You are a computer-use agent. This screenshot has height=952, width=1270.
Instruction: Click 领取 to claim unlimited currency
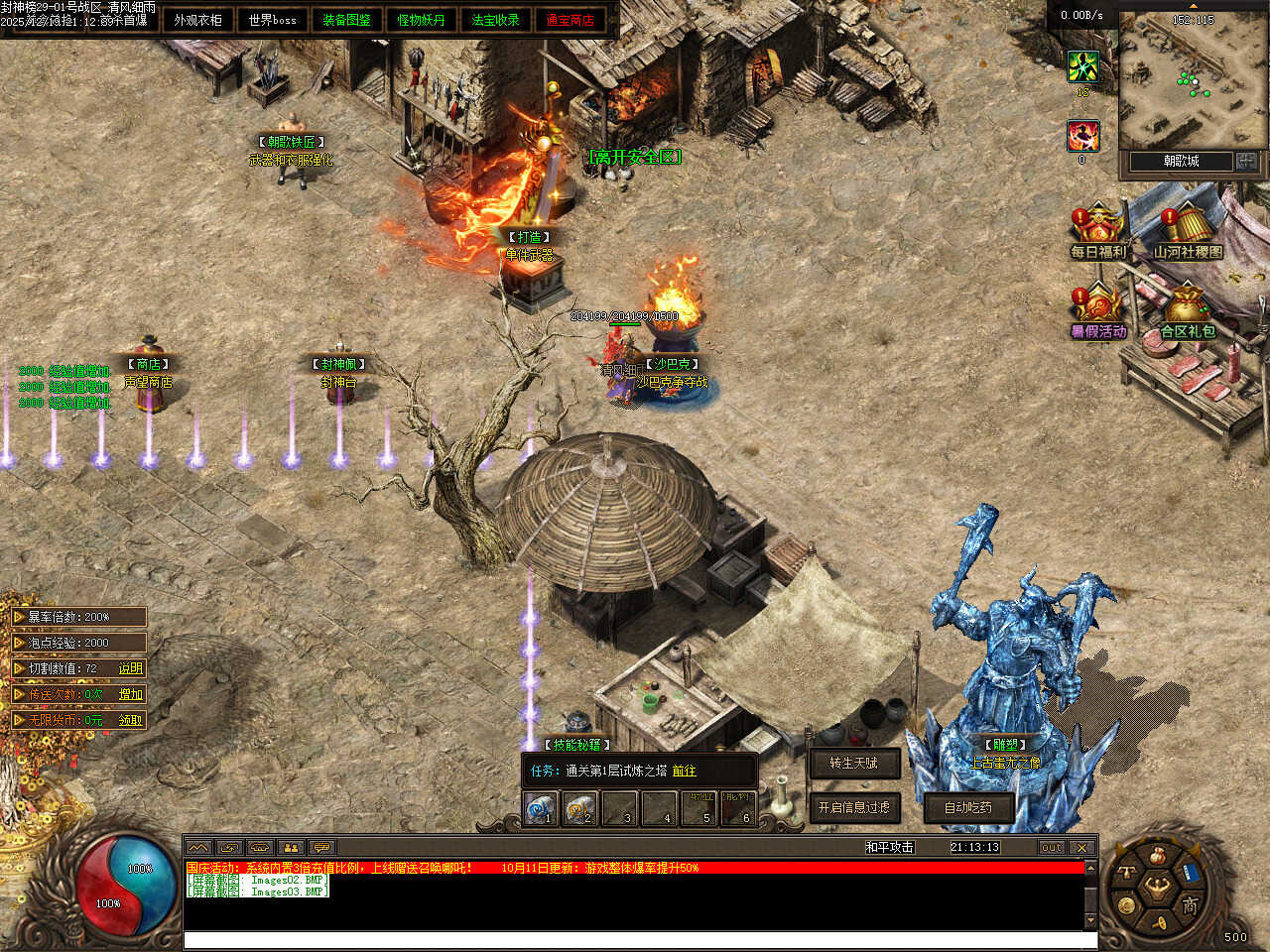click(131, 720)
